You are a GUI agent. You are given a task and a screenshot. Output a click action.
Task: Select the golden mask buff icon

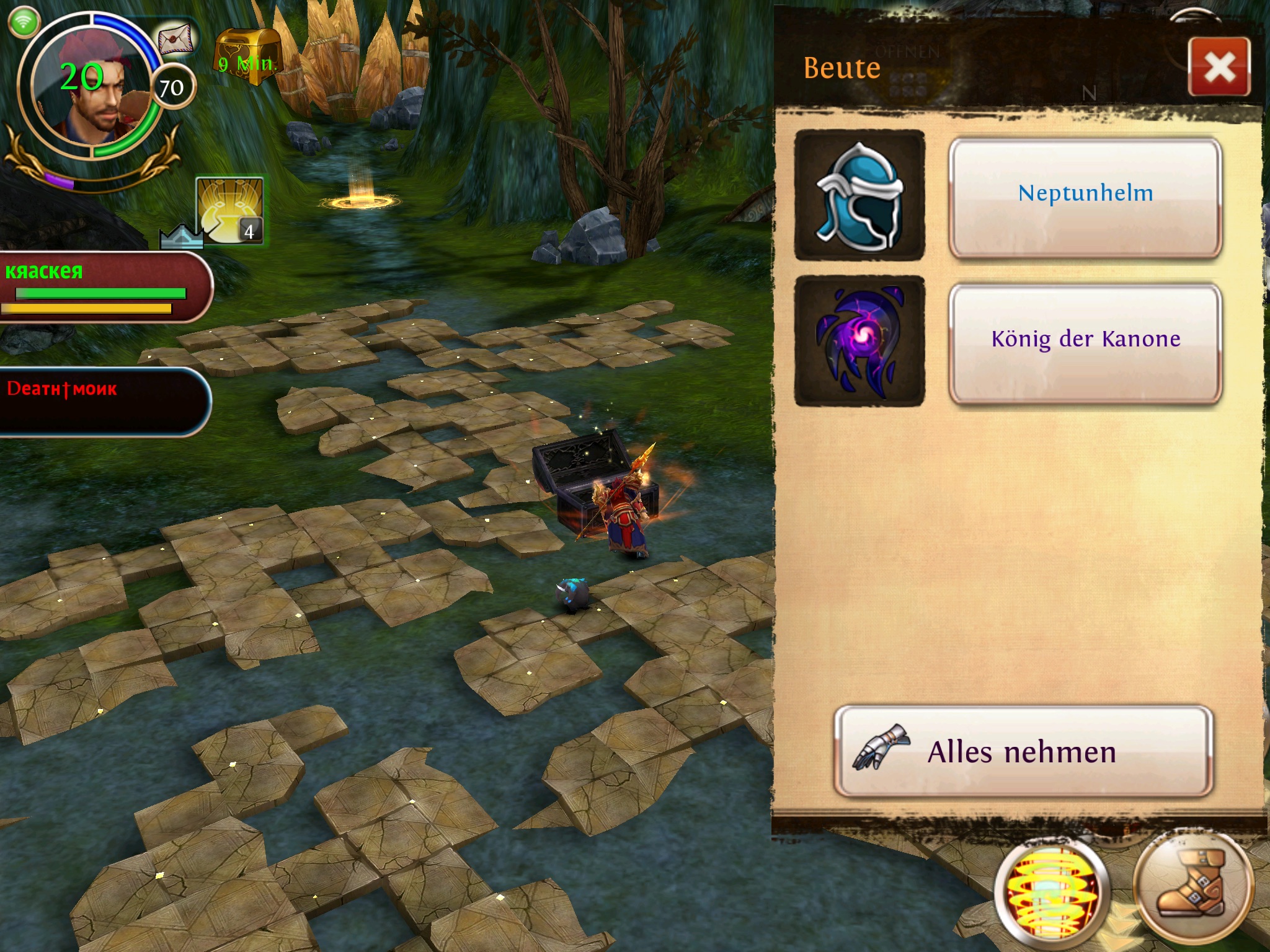click(229, 211)
